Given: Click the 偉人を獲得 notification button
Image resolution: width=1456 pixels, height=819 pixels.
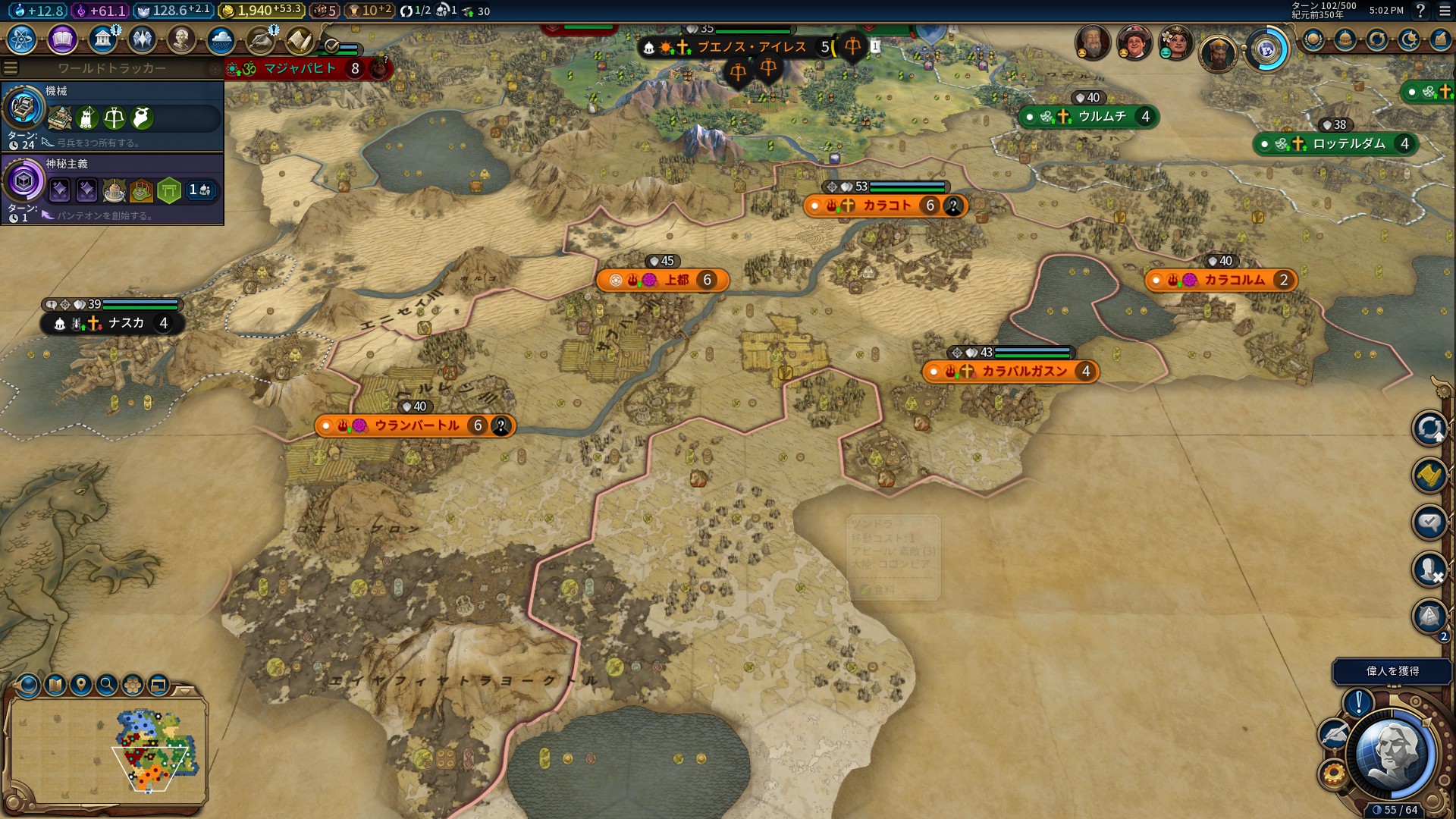Looking at the screenshot, I should click(1392, 671).
